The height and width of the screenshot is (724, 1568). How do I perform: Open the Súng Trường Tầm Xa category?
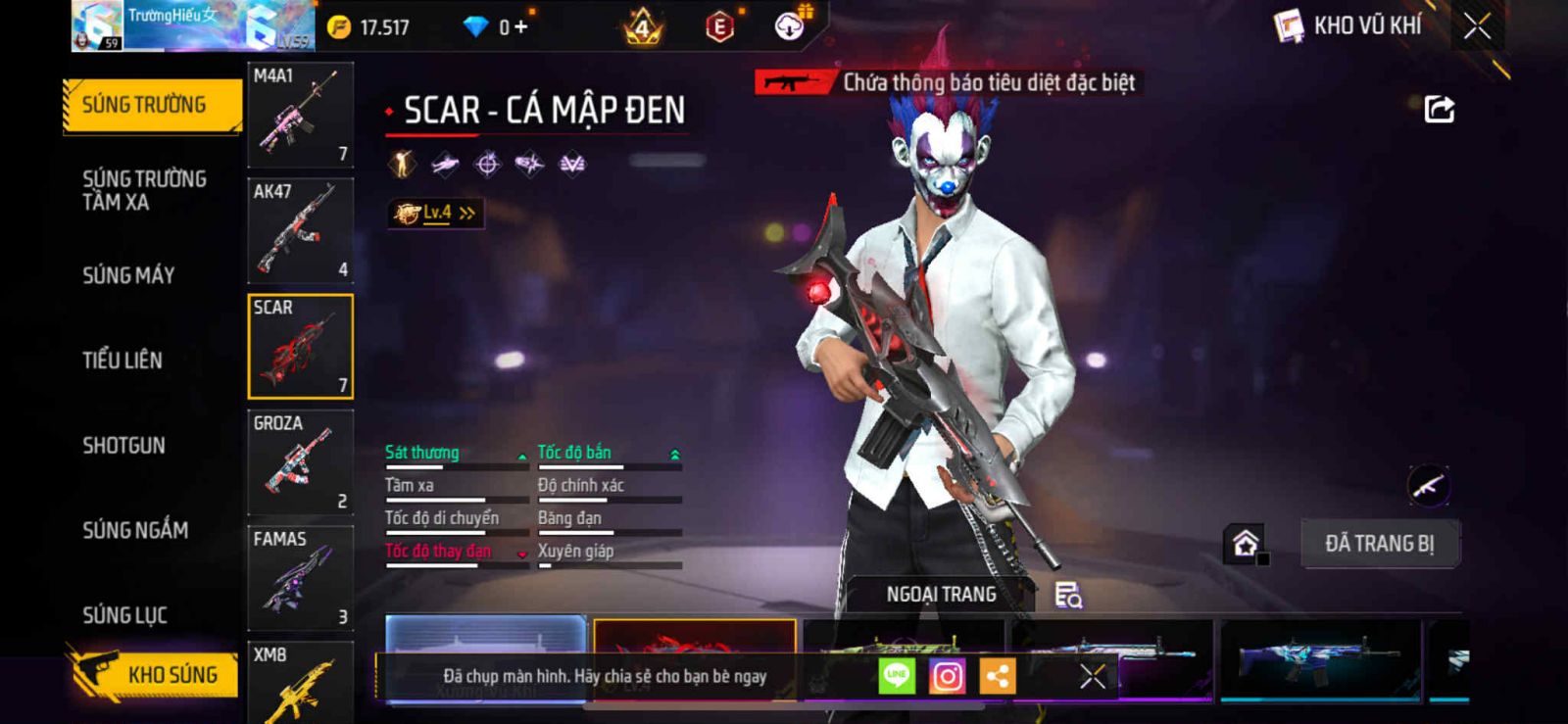click(x=145, y=190)
